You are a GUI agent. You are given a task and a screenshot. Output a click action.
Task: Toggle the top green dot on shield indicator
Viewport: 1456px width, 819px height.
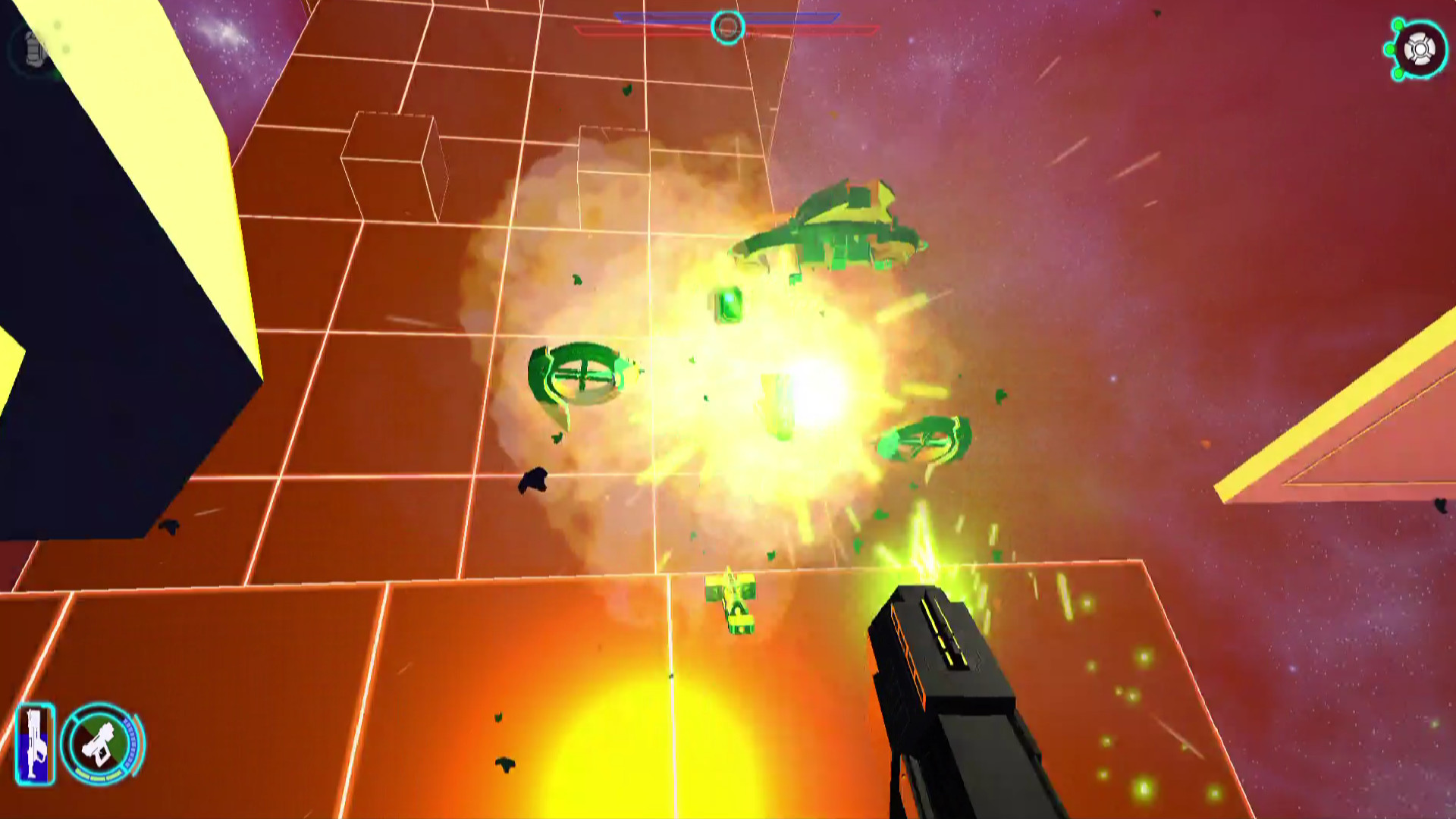1398,24
